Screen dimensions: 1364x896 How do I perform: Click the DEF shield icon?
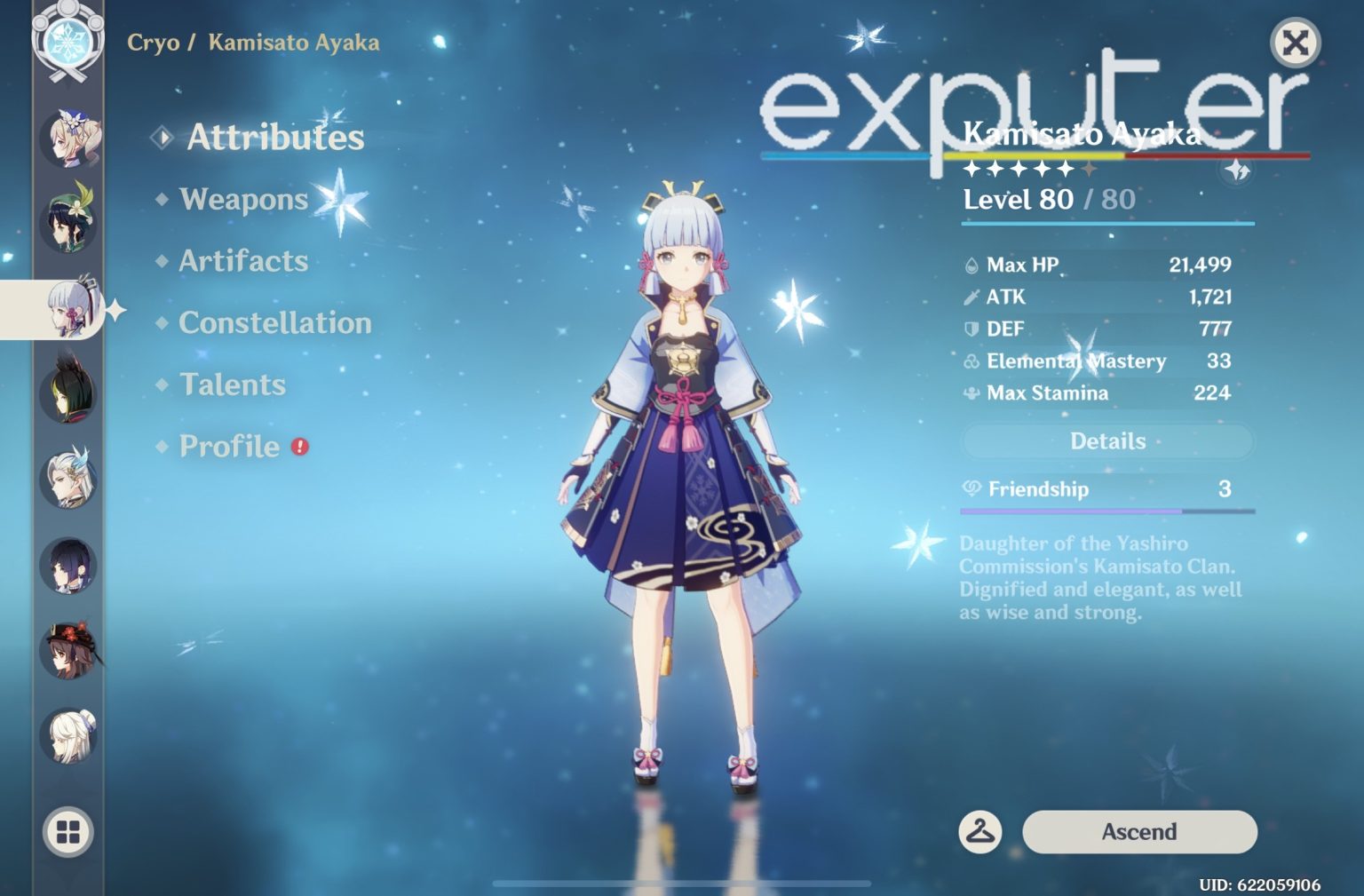pyautogui.click(x=971, y=329)
